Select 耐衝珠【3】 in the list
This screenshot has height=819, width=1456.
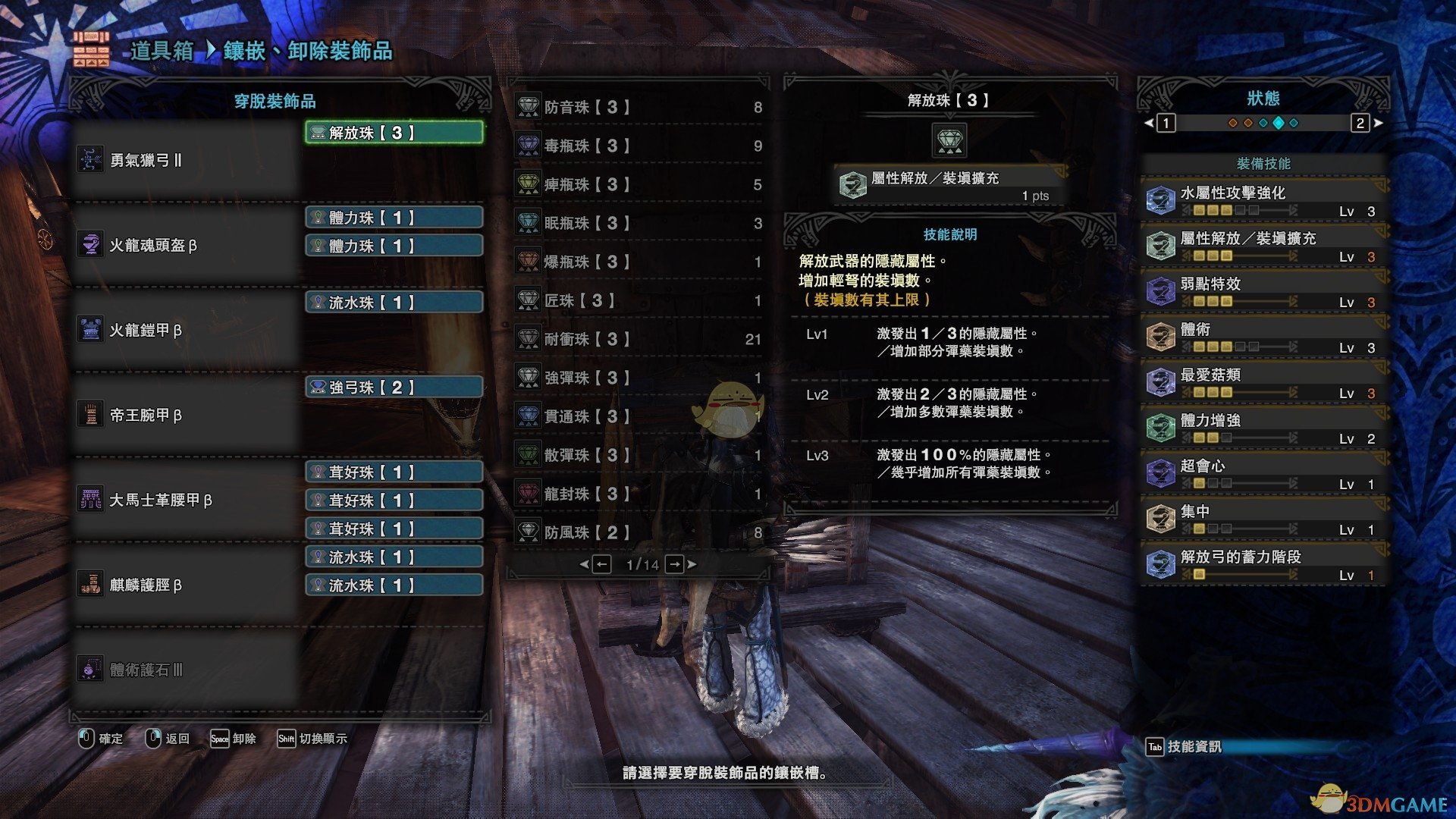click(639, 339)
